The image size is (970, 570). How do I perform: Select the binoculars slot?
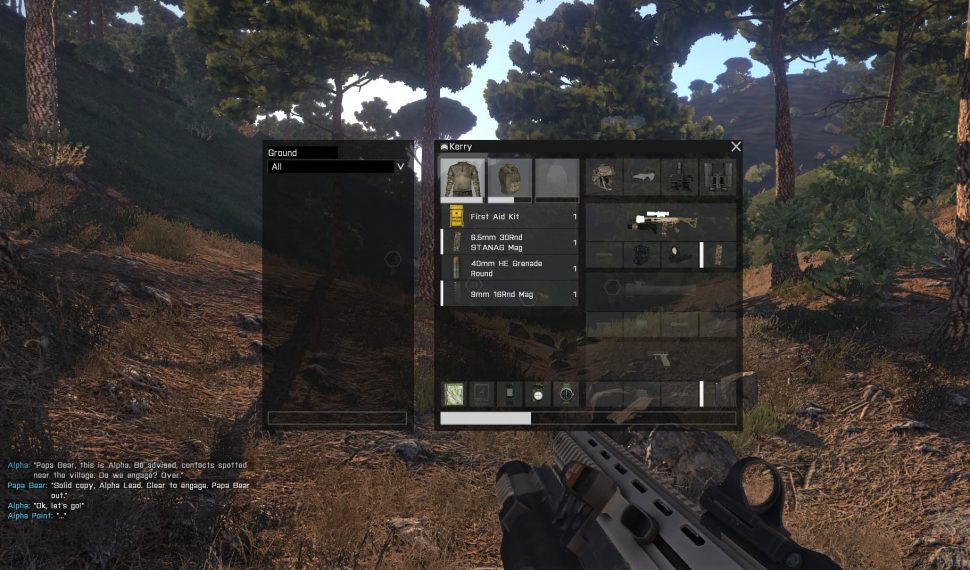[x=717, y=177]
